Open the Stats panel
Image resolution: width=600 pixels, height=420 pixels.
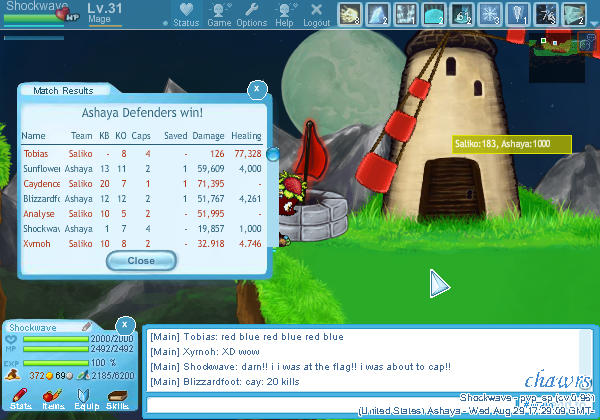click(21, 399)
